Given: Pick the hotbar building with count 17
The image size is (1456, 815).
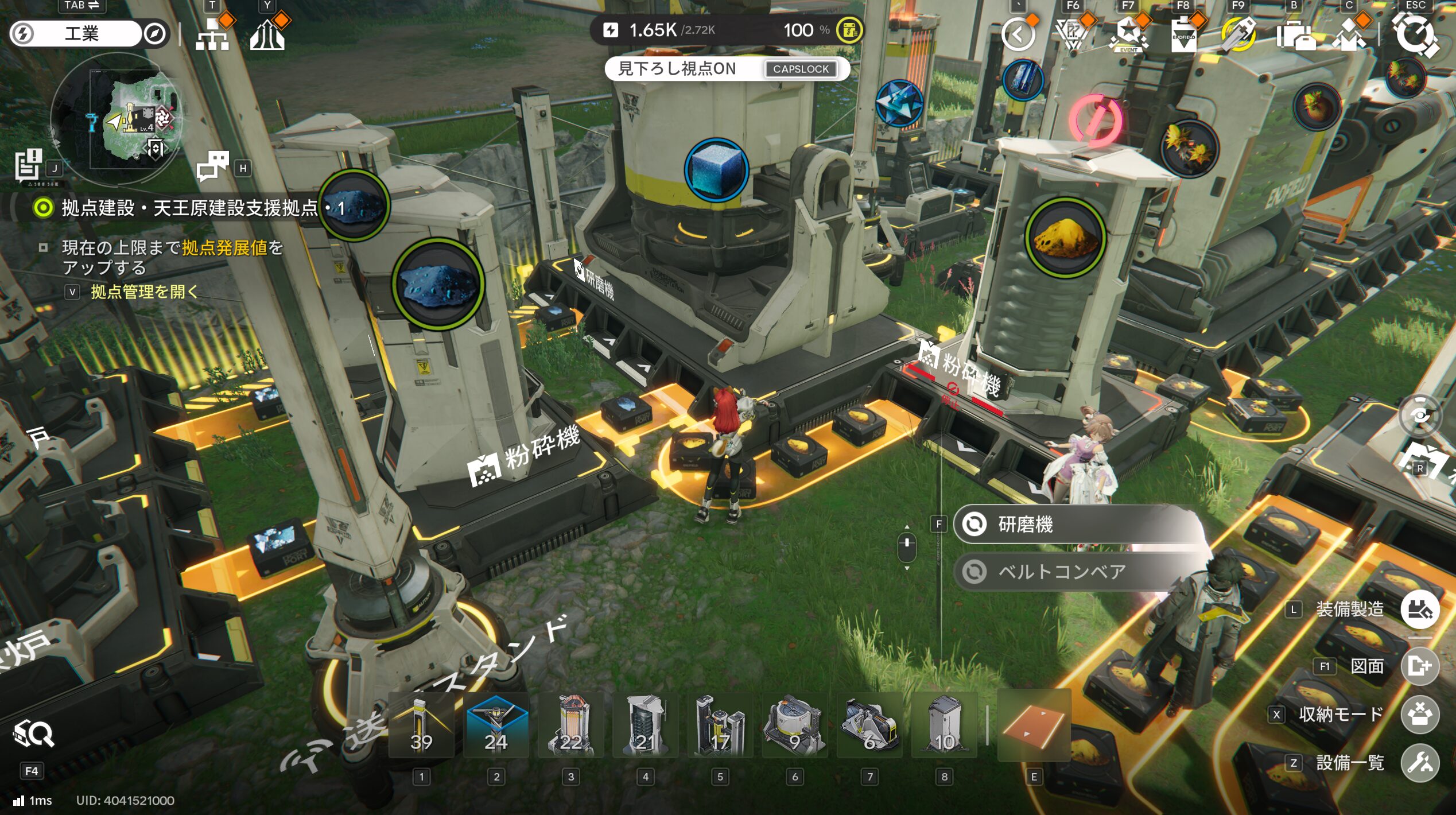Looking at the screenshot, I should (720, 726).
